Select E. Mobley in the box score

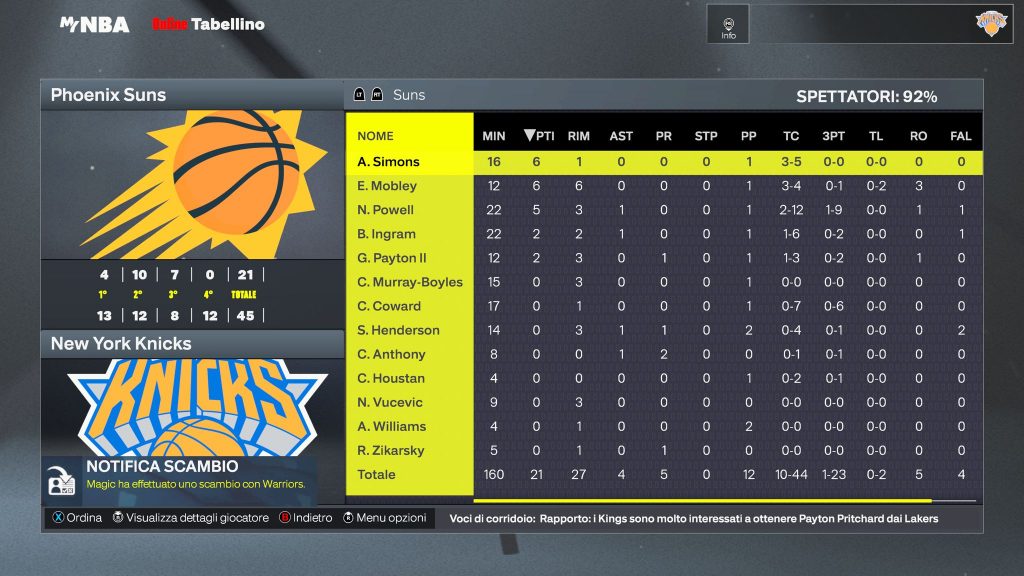click(x=387, y=186)
